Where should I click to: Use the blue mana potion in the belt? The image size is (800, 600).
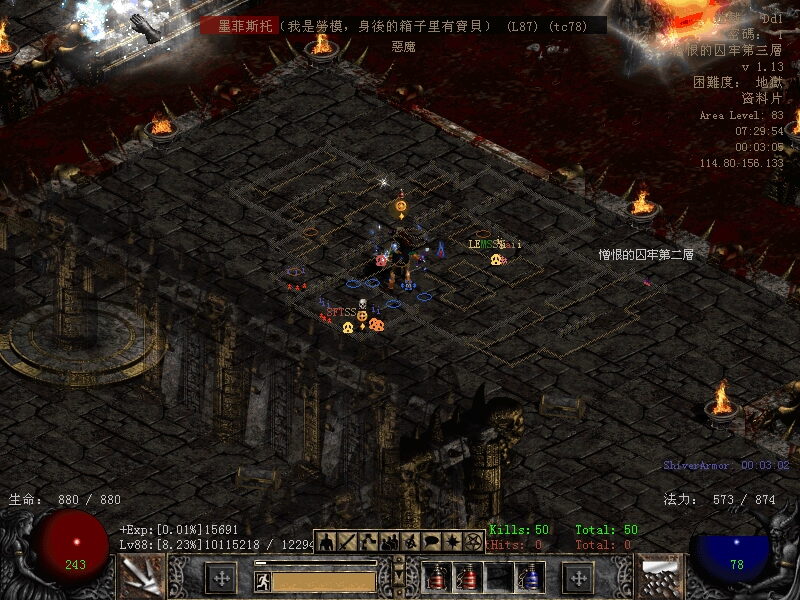[529, 577]
